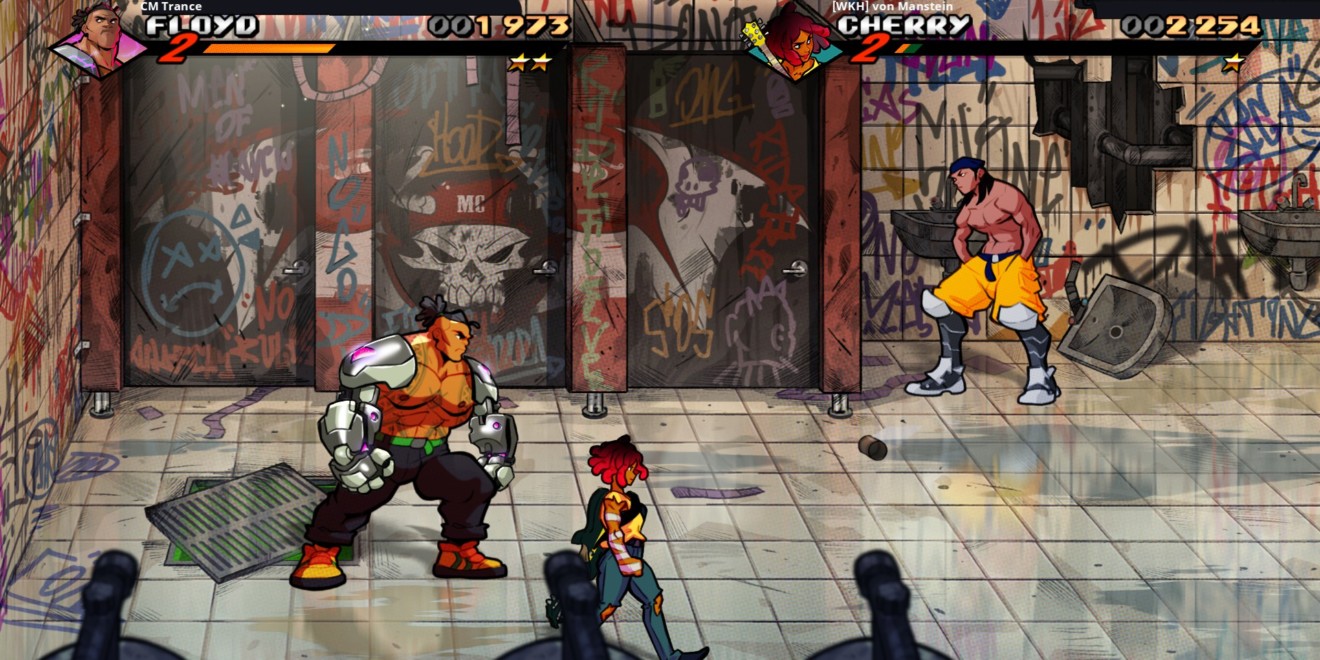Image resolution: width=1320 pixels, height=660 pixels.
Task: Click Cherry's character portrait
Action: pyautogui.click(x=791, y=43)
